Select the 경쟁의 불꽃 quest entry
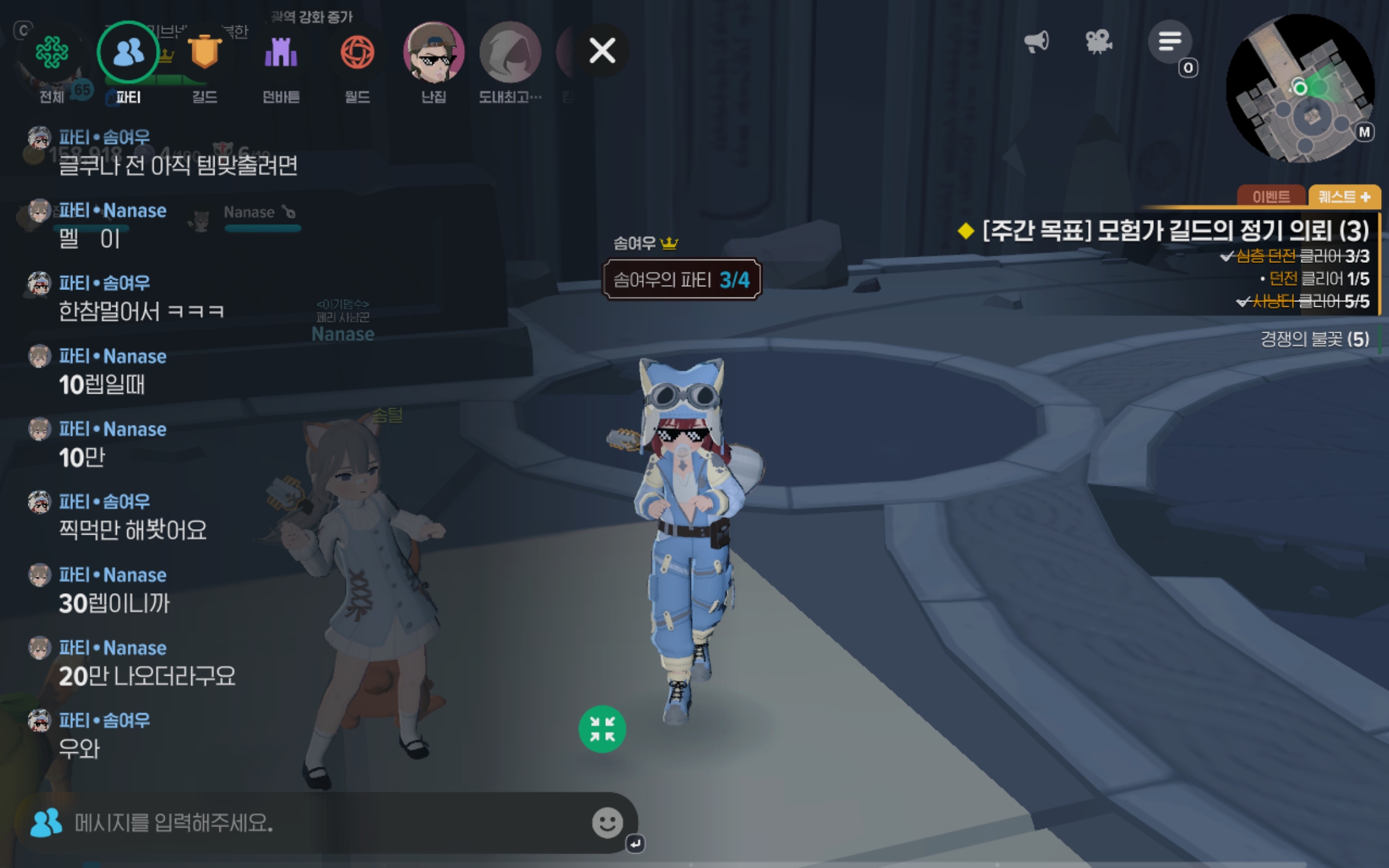Screen dimensions: 1389x868 tap(1314, 339)
